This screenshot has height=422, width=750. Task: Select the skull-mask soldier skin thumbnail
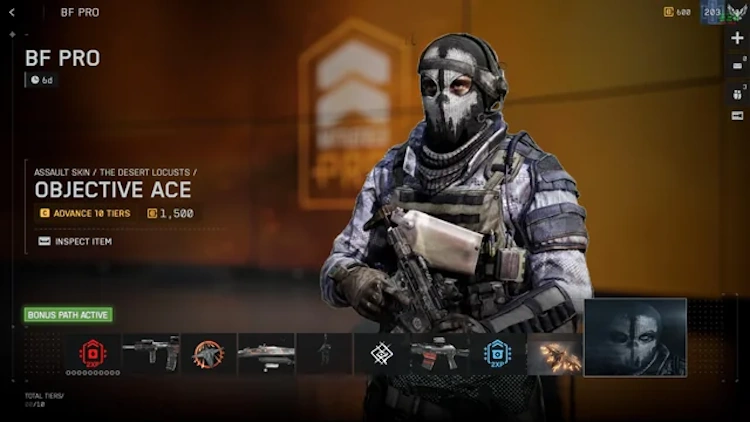coord(635,337)
